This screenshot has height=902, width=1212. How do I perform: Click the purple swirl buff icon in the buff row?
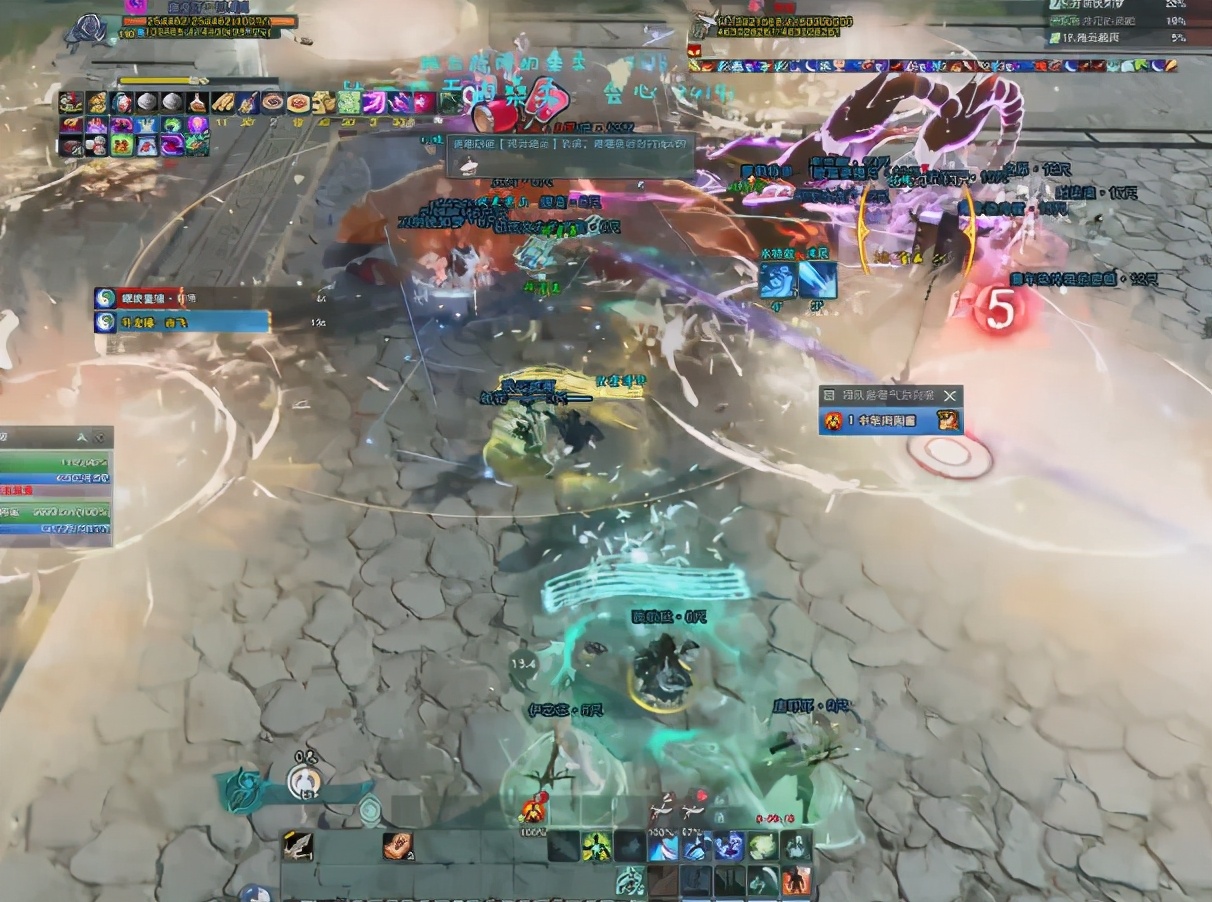click(x=375, y=102)
